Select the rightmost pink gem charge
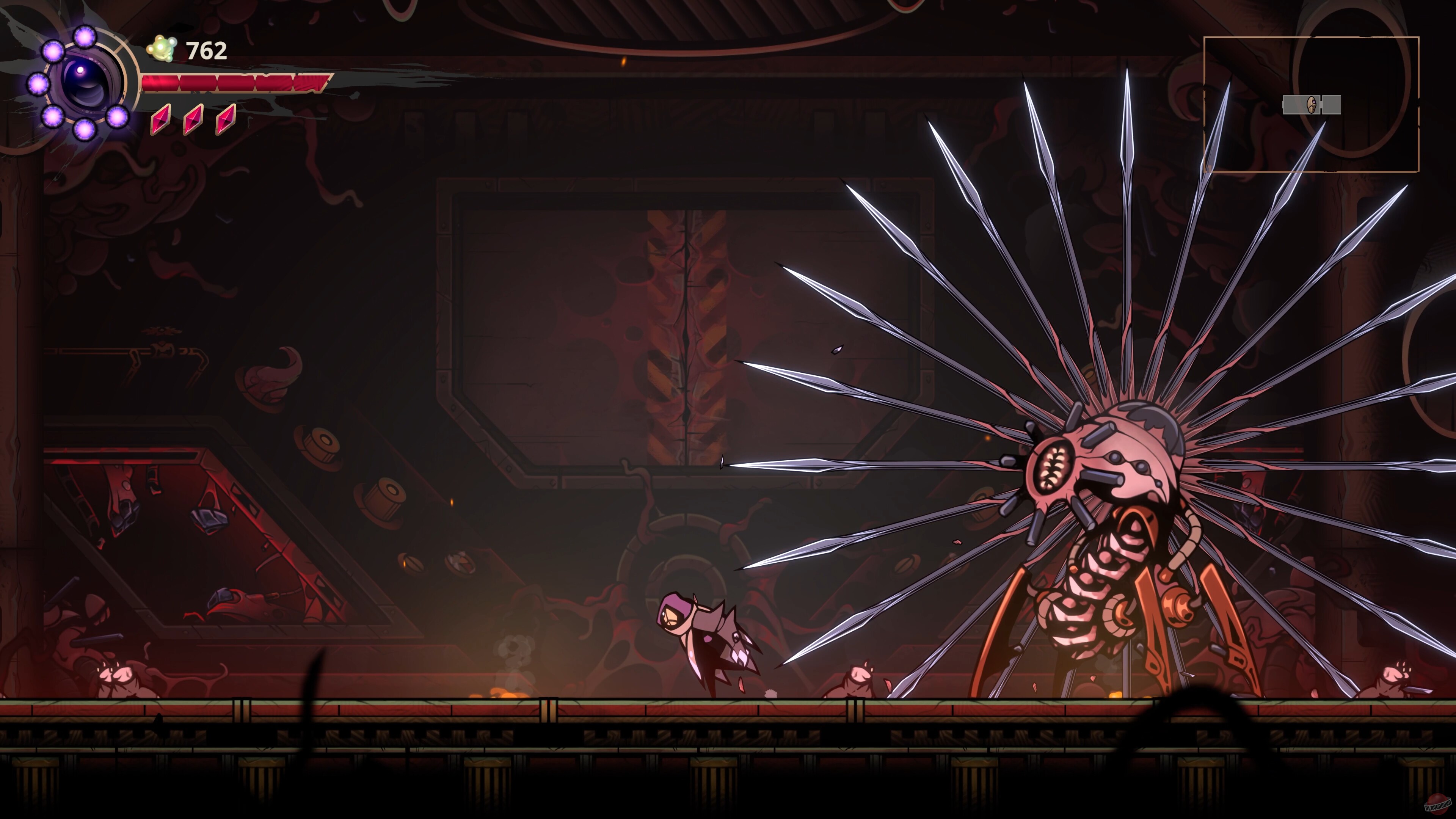 [x=226, y=119]
